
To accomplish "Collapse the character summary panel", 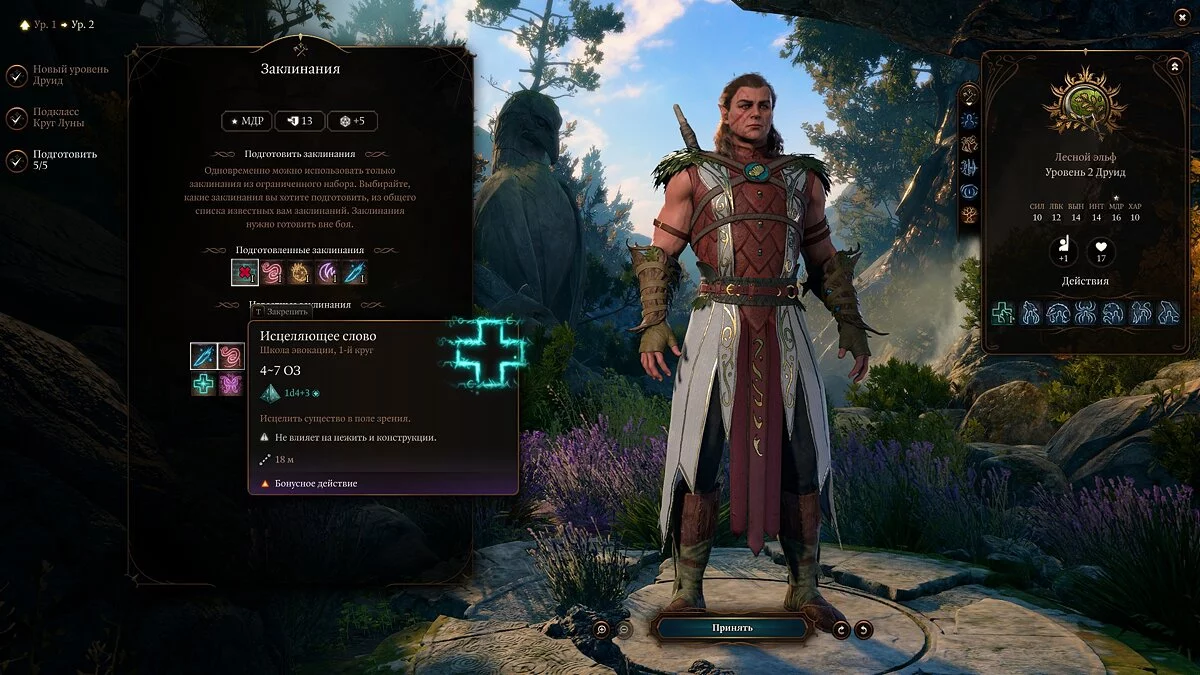I will click(x=1174, y=66).
